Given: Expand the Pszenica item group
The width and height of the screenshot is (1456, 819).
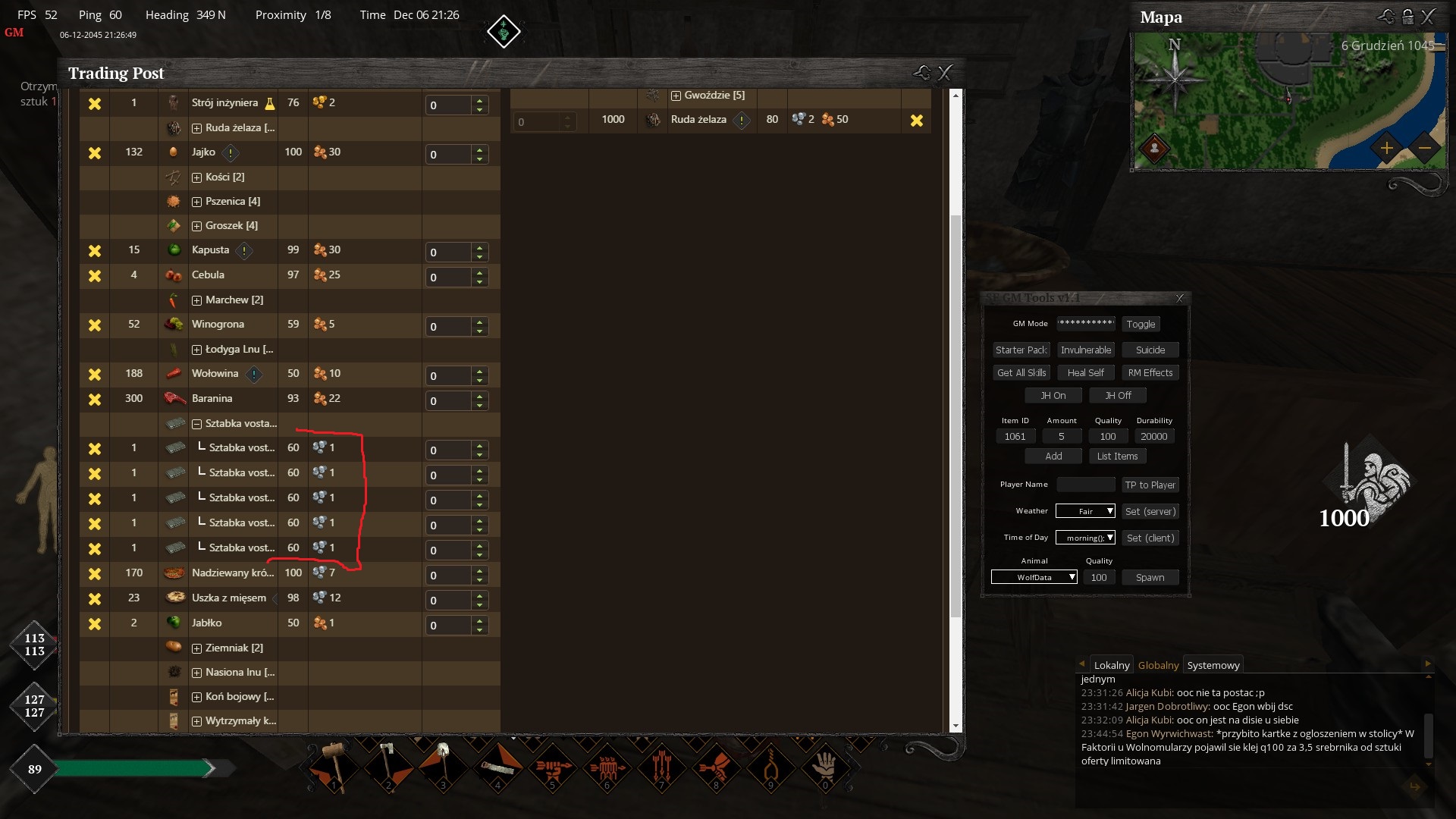Looking at the screenshot, I should coord(196,202).
